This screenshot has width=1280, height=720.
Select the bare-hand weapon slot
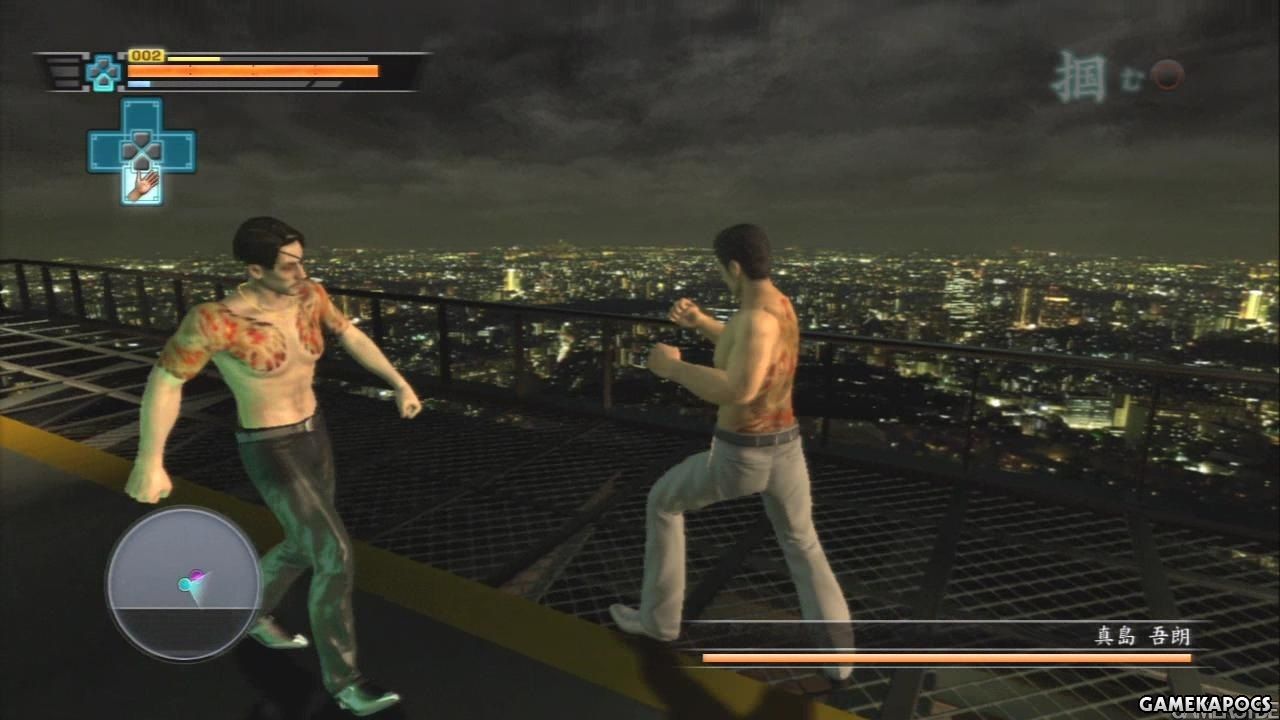(x=141, y=185)
